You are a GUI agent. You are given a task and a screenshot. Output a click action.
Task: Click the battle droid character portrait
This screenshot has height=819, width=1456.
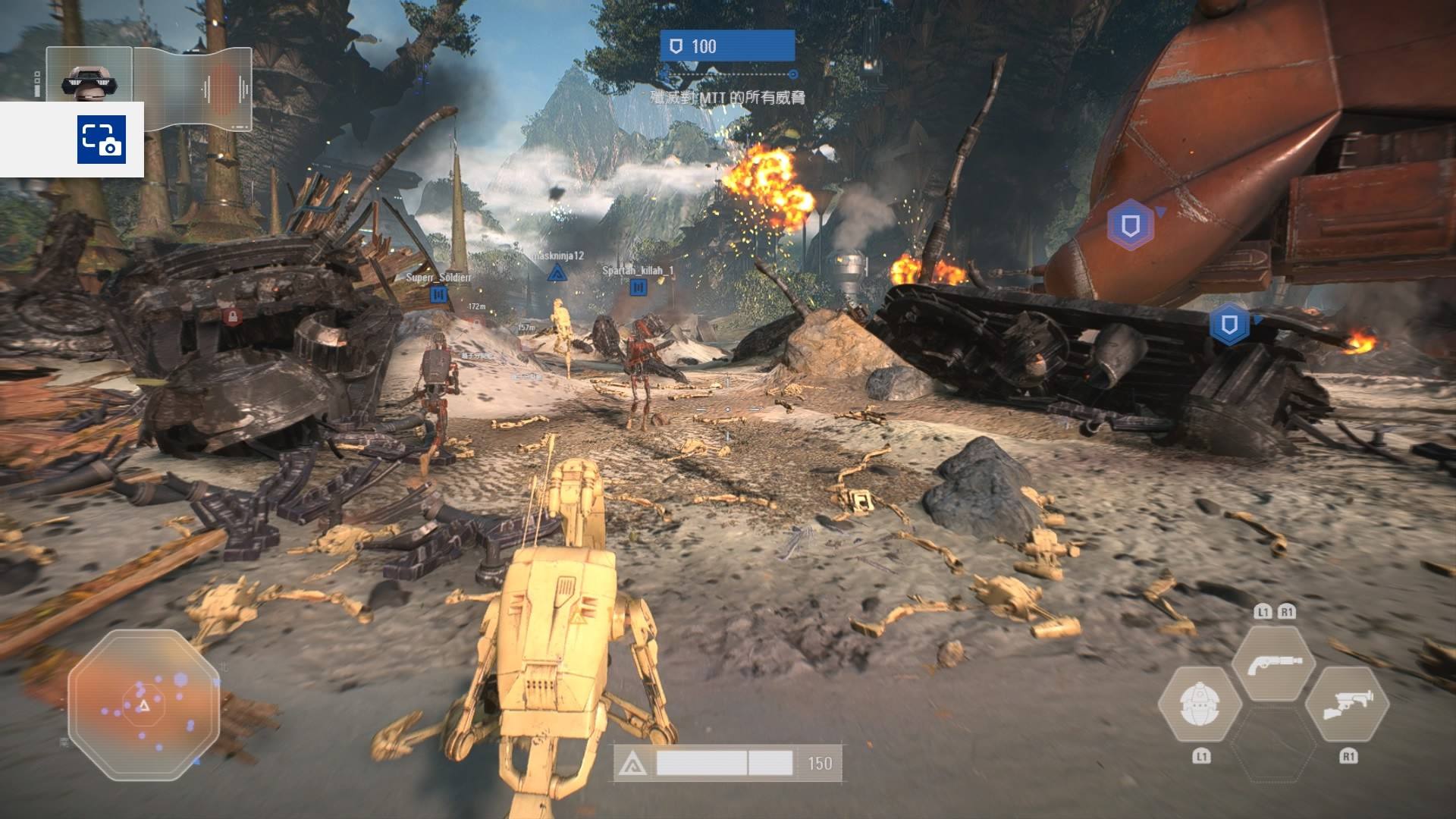coord(89,74)
